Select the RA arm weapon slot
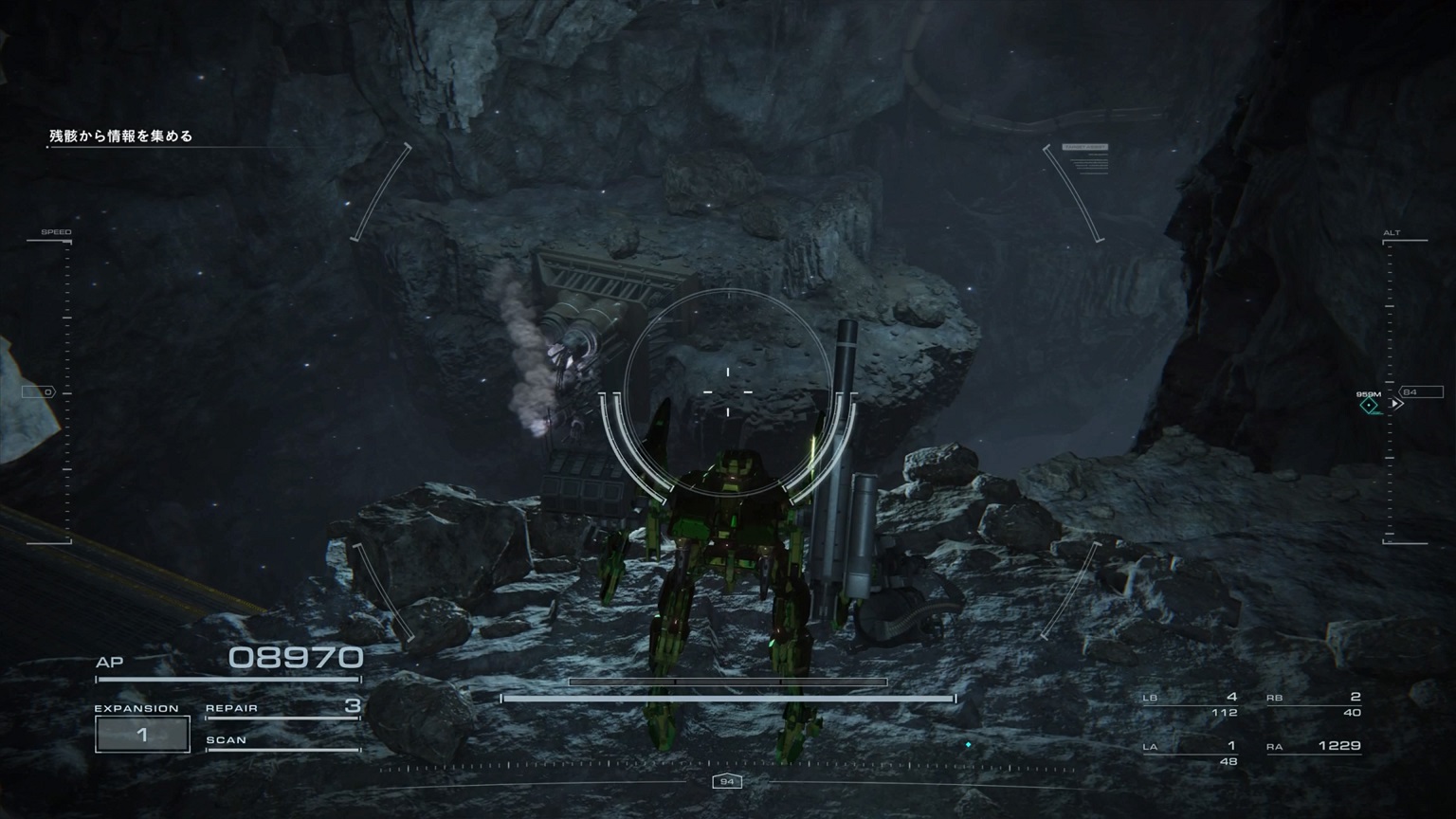Image resolution: width=1456 pixels, height=819 pixels. click(x=1314, y=747)
